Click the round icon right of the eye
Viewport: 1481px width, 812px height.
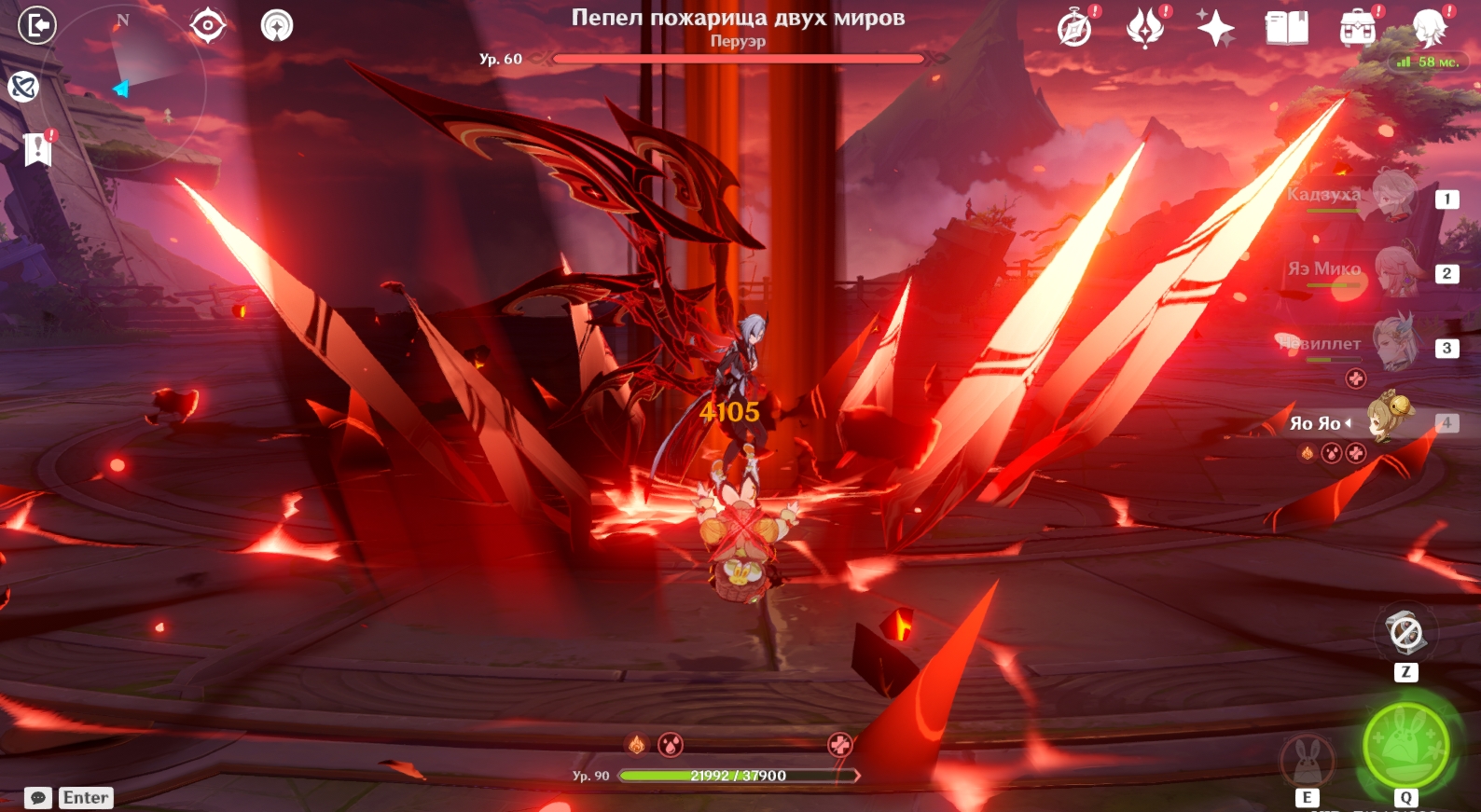click(276, 25)
